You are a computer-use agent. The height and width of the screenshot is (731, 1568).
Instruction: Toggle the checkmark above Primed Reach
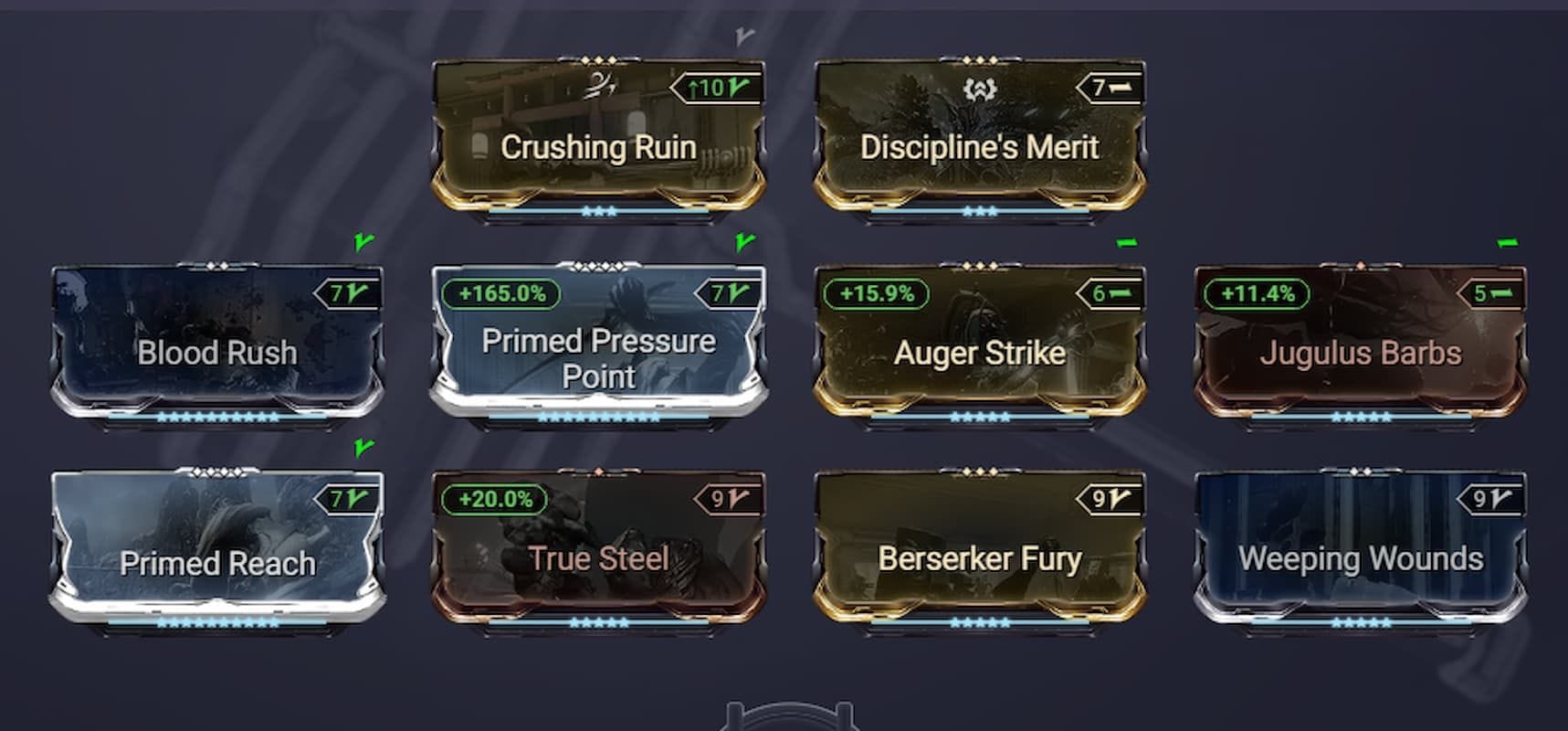363,449
